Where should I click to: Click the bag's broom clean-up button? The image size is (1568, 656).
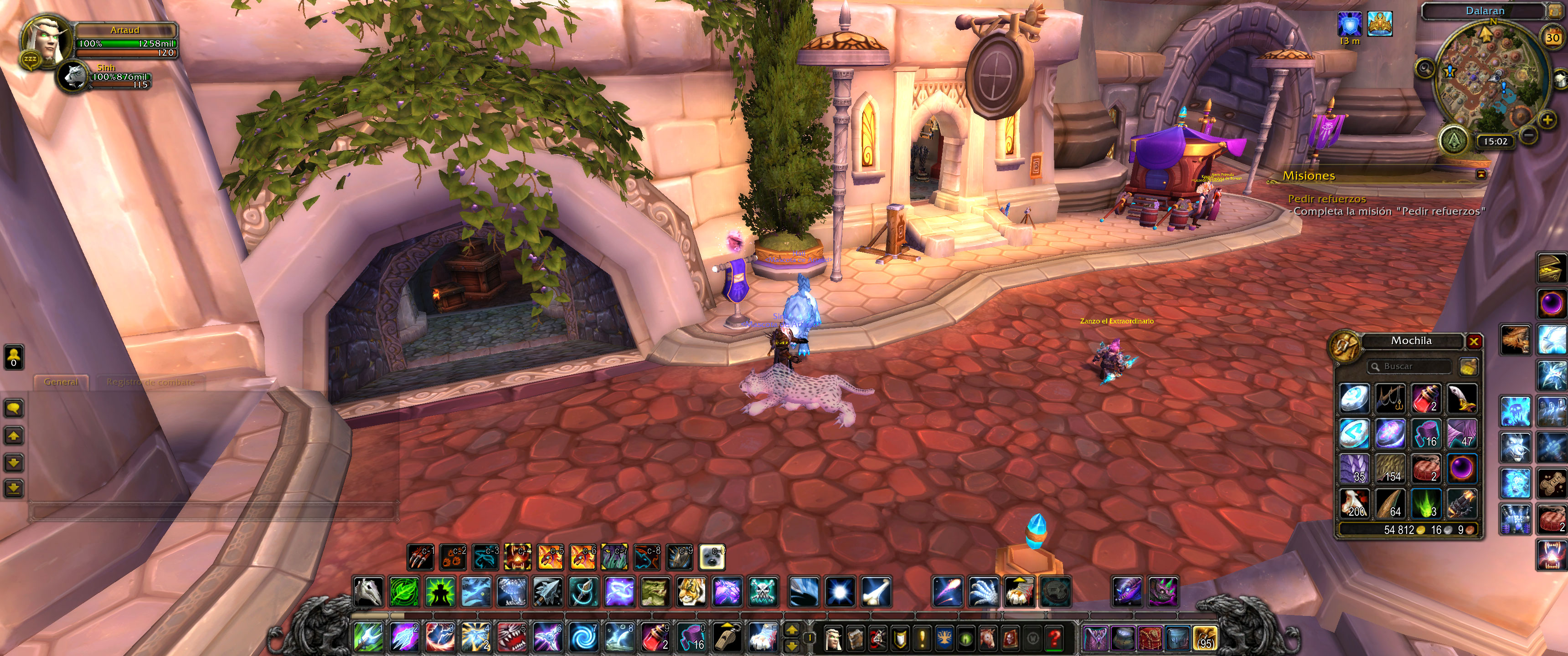click(1468, 366)
